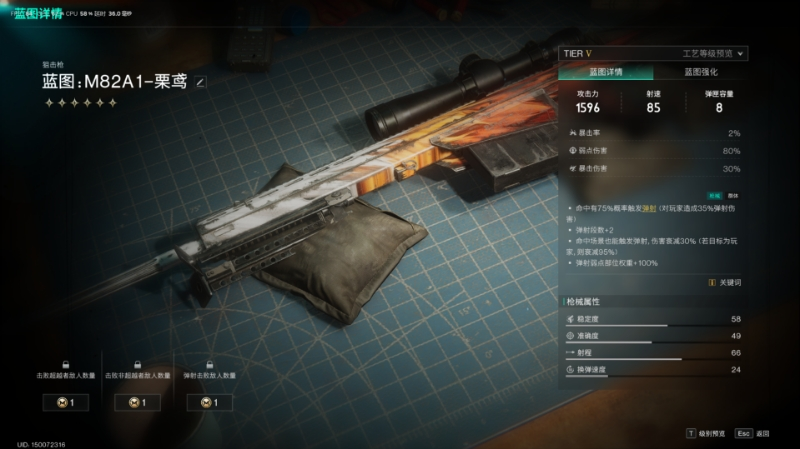Select the 蓝图详情 tab
Viewport: 800px width, 449px height.
click(x=606, y=73)
